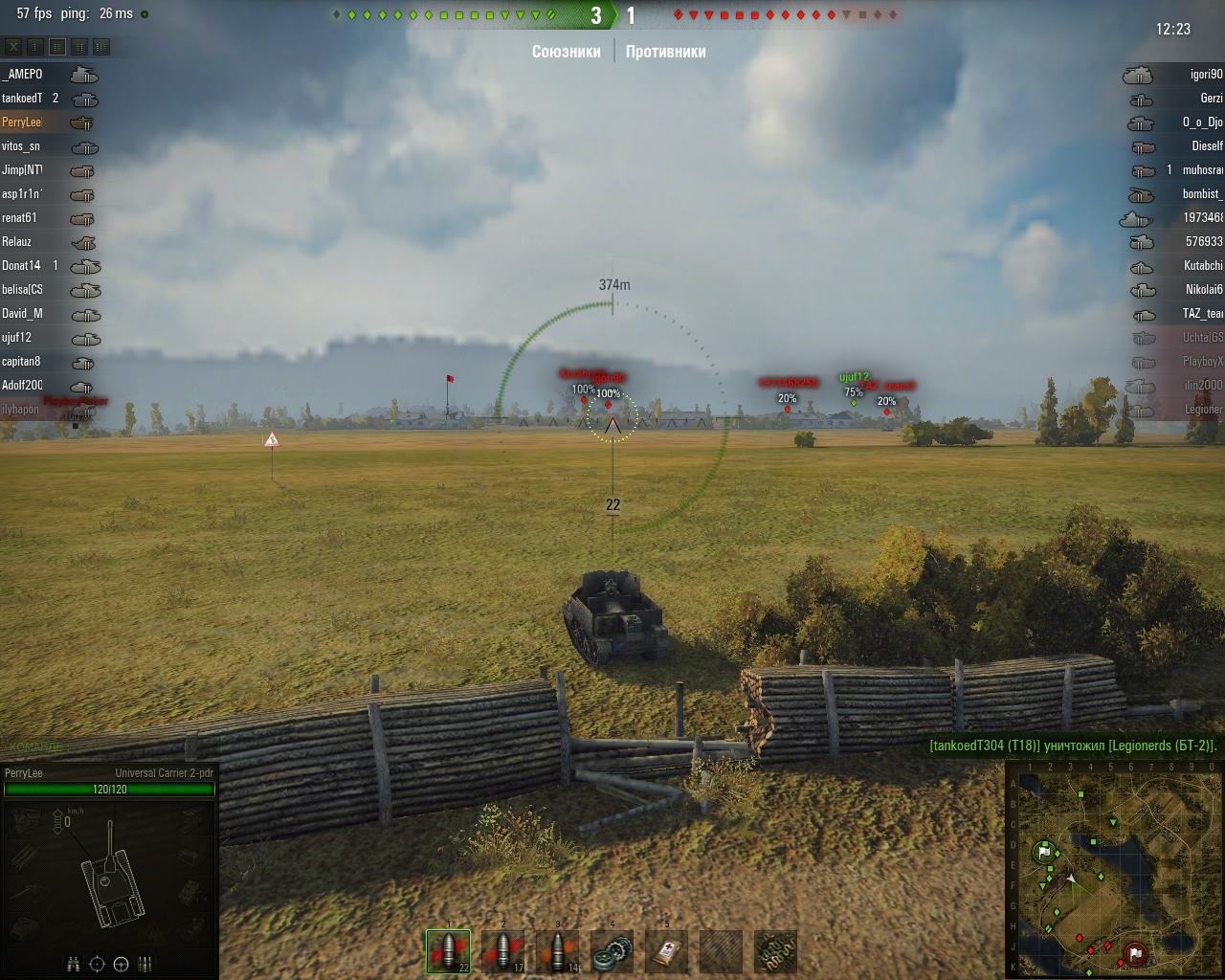This screenshot has height=980, width=1225.
Task: Click the binoculars crew icon in damage panel
Action: click(74, 964)
